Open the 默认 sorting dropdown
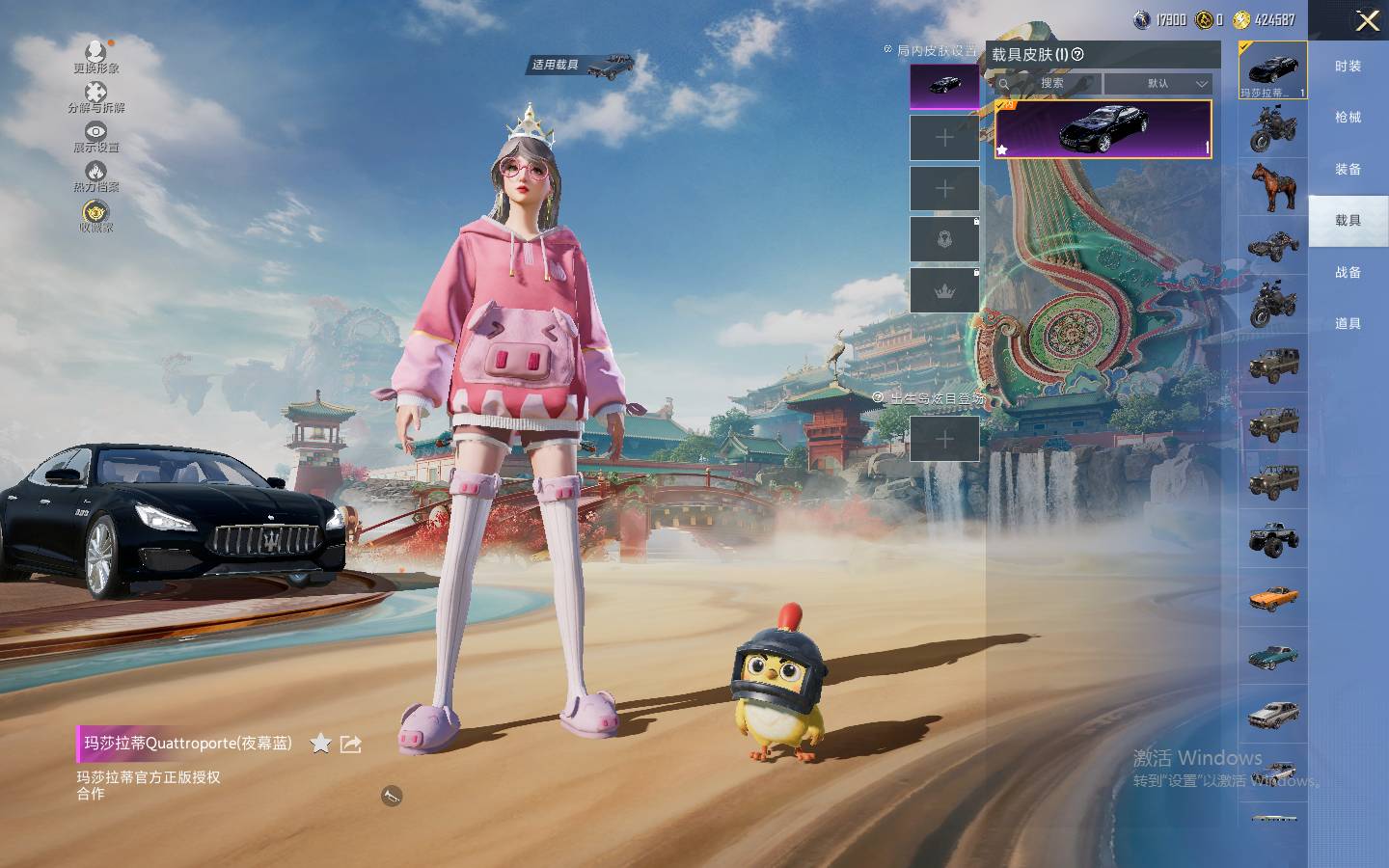 (x=1158, y=84)
